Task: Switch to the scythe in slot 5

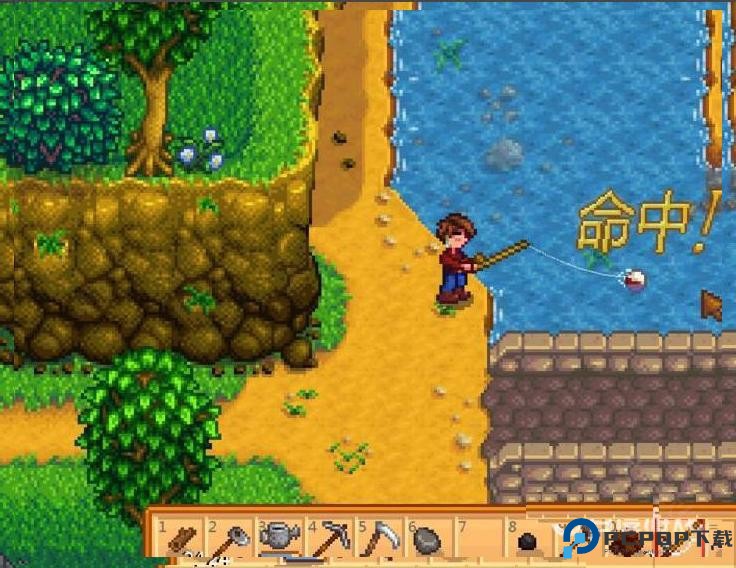Action: pyautogui.click(x=378, y=541)
